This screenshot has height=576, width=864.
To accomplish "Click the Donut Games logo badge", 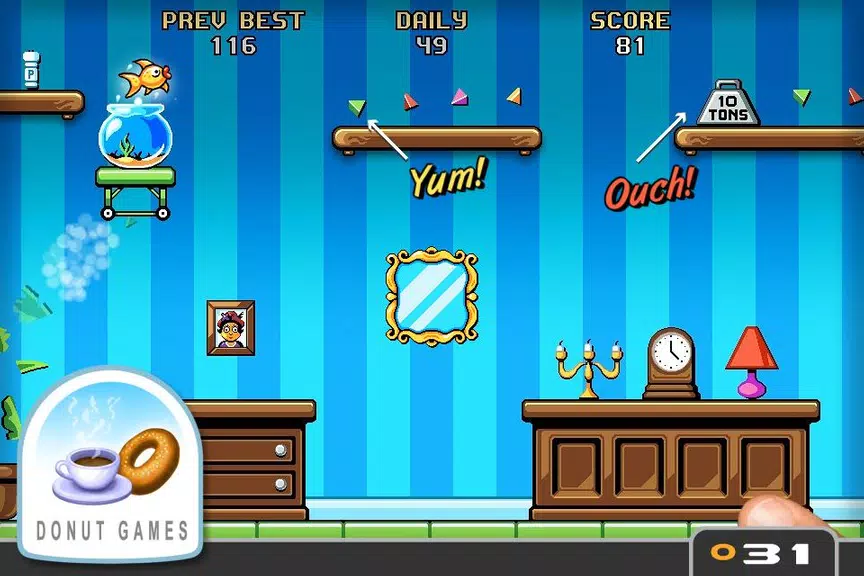I will coord(111,465).
